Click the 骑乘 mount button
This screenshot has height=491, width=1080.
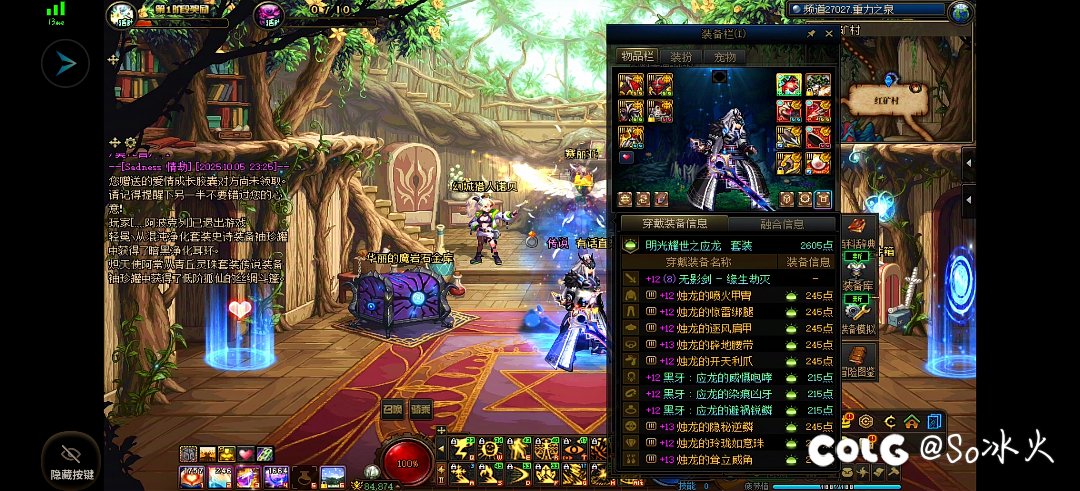point(421,408)
